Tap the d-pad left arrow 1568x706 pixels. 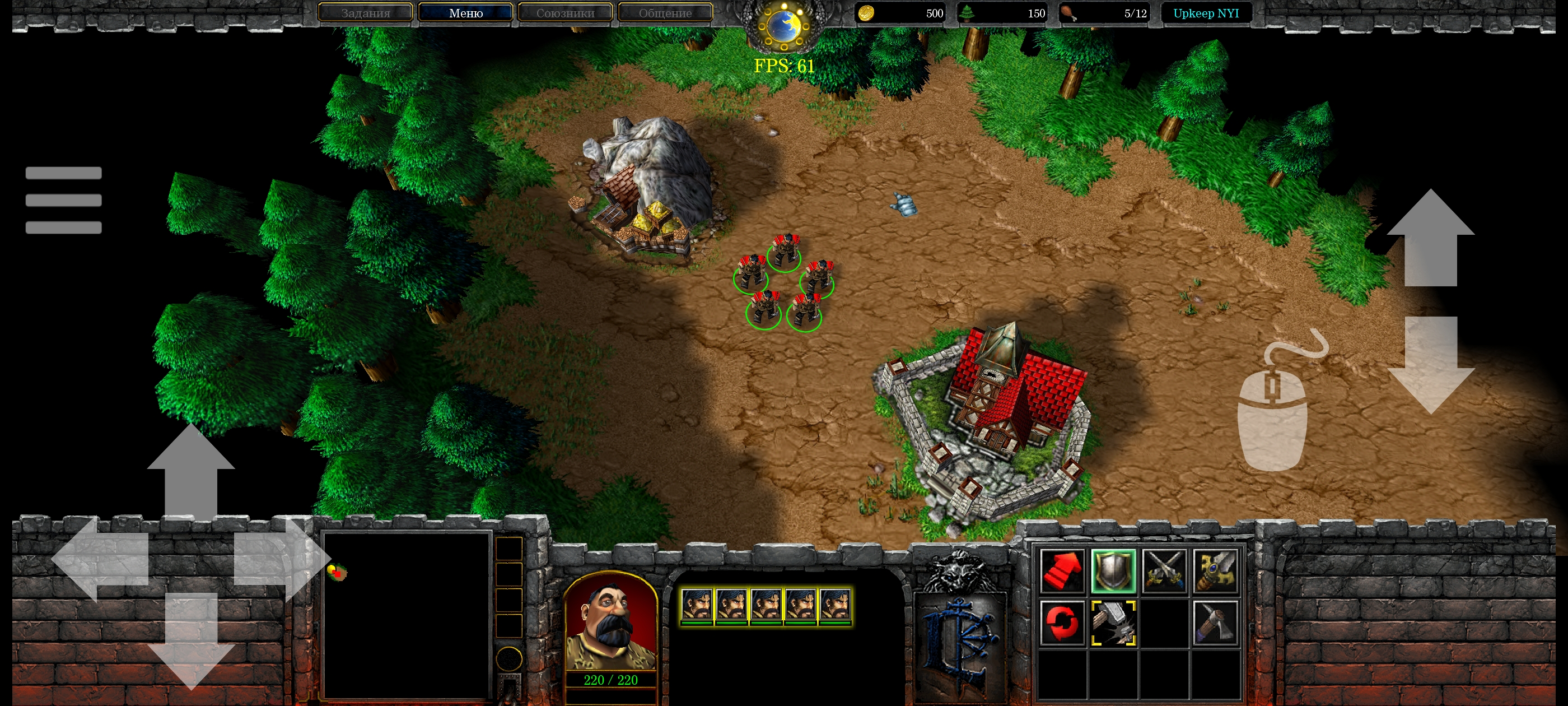pyautogui.click(x=100, y=559)
